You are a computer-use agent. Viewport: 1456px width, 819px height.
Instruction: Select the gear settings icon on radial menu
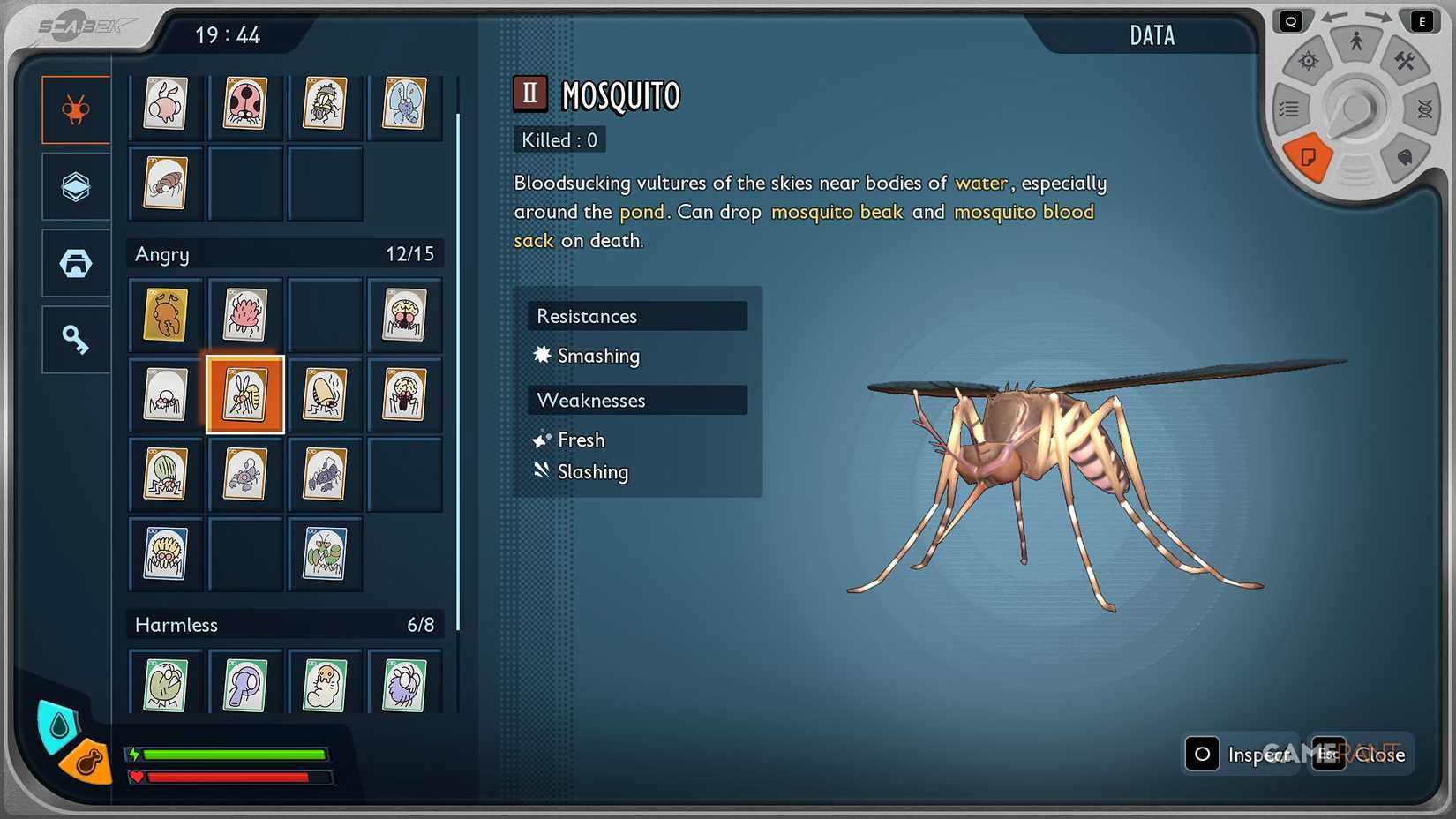pyautogui.click(x=1308, y=62)
